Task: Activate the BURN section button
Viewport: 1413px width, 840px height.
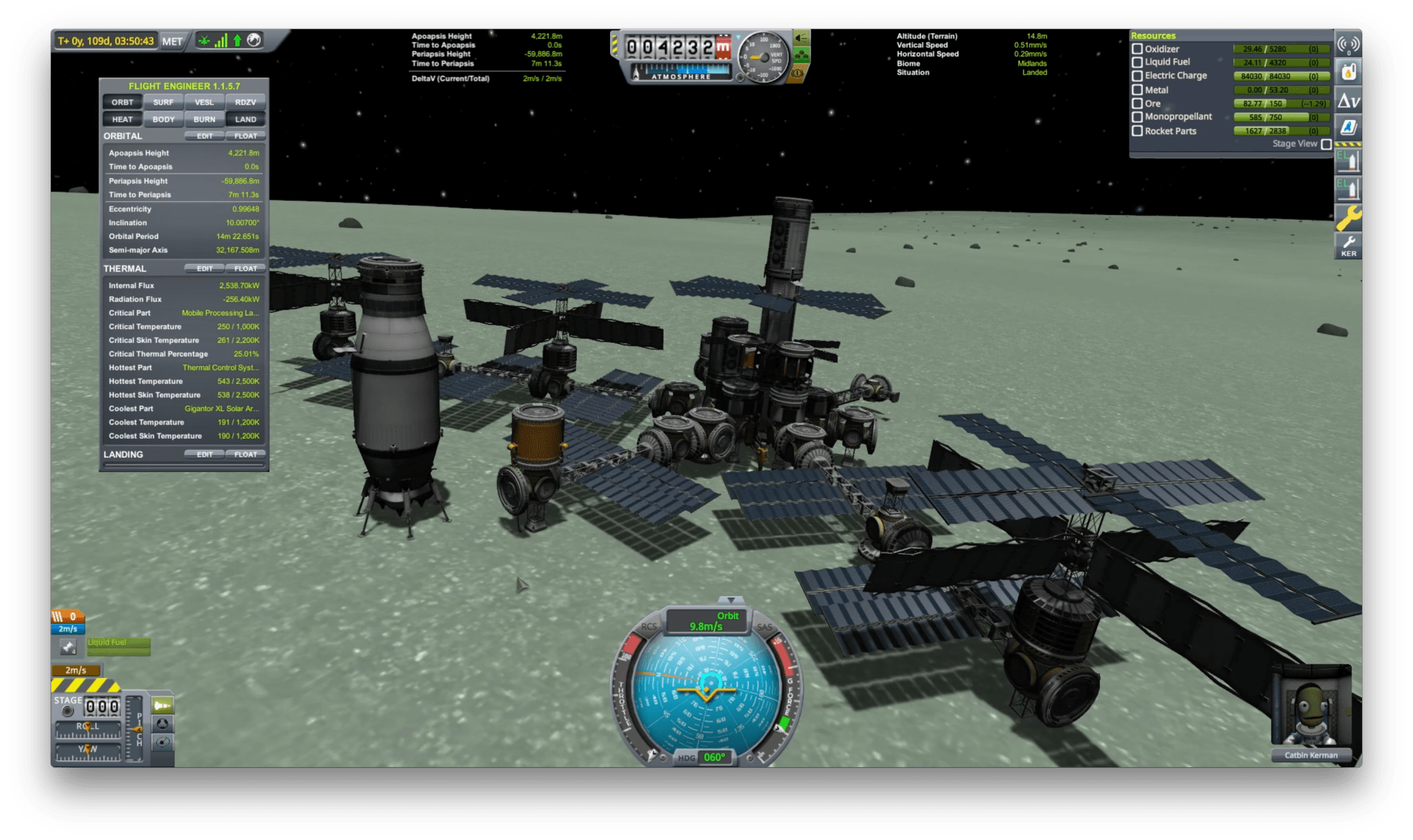Action: tap(204, 119)
